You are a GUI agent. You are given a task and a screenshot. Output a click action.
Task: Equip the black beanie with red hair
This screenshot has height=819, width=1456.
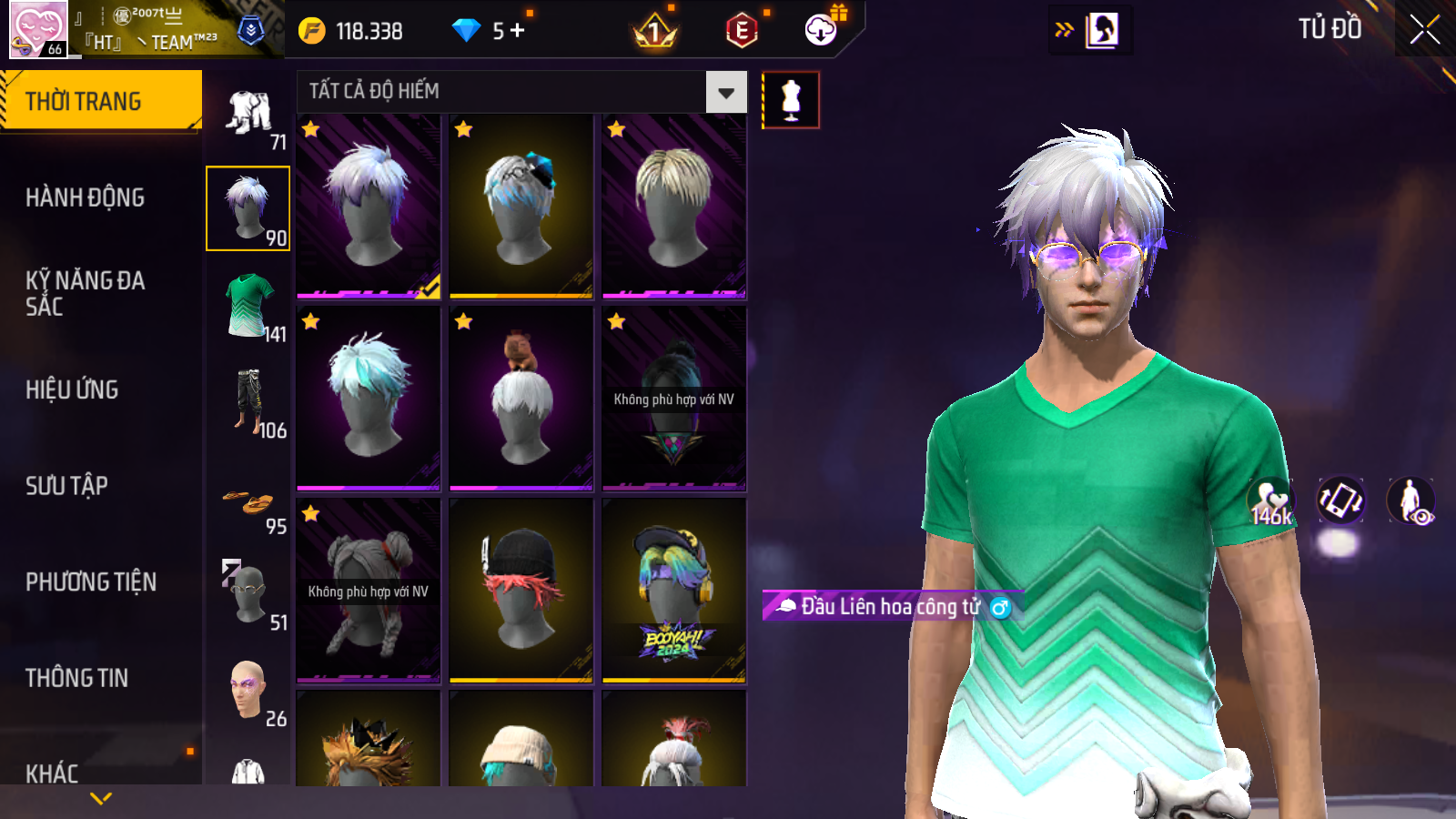click(x=521, y=590)
